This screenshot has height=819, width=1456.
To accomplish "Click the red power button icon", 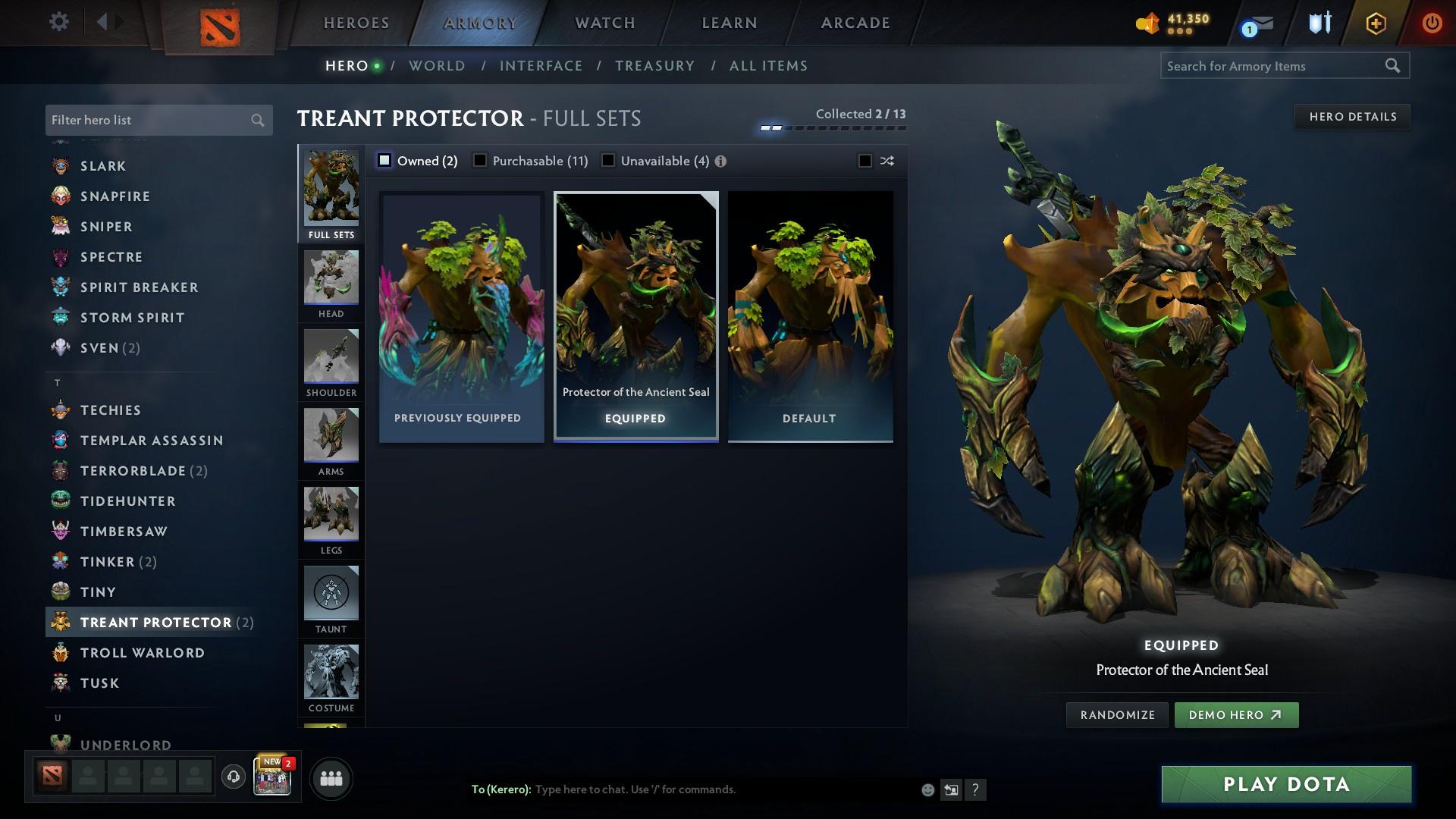I will [x=1432, y=22].
